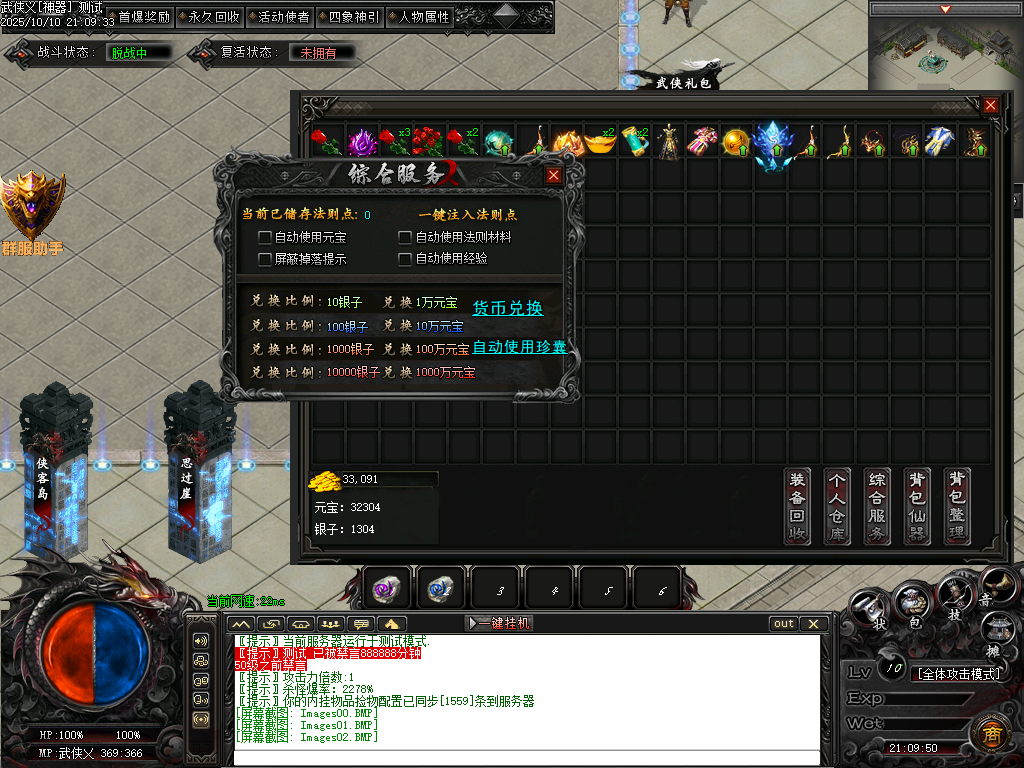
Task: Open 装备回收 equipment recycling
Action: (797, 506)
